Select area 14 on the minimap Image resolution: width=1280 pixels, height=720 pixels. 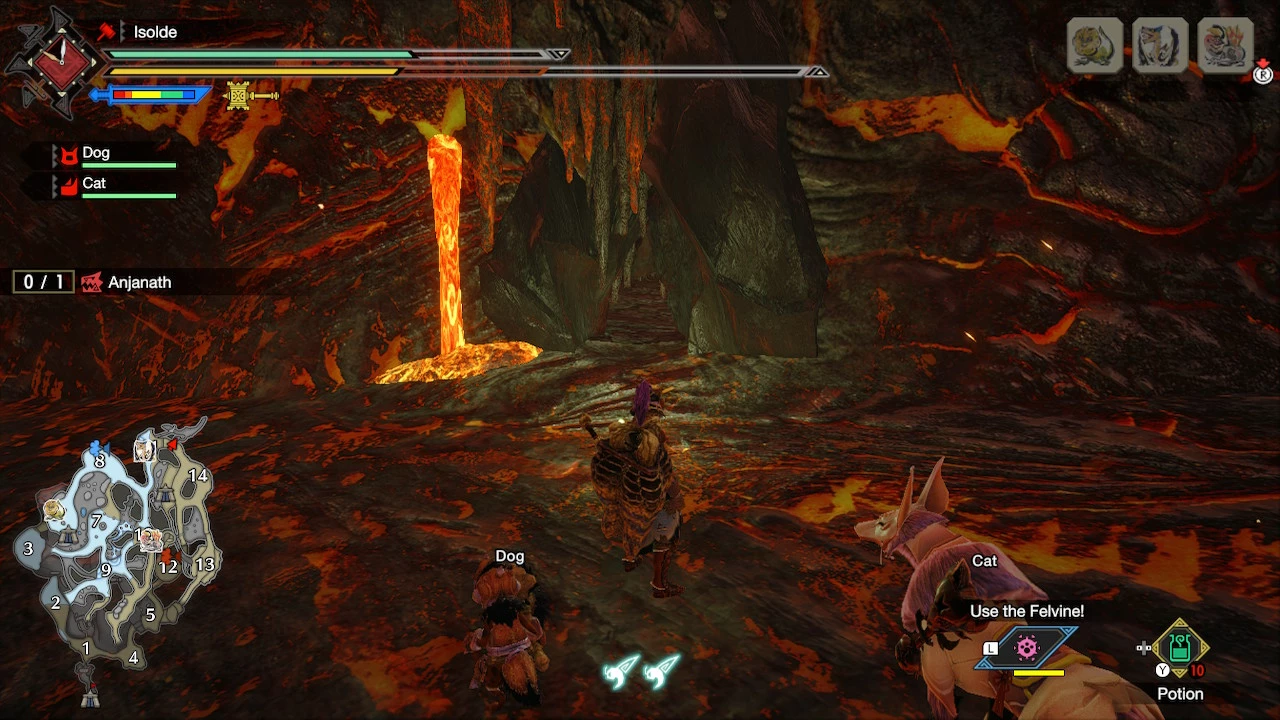(x=198, y=476)
